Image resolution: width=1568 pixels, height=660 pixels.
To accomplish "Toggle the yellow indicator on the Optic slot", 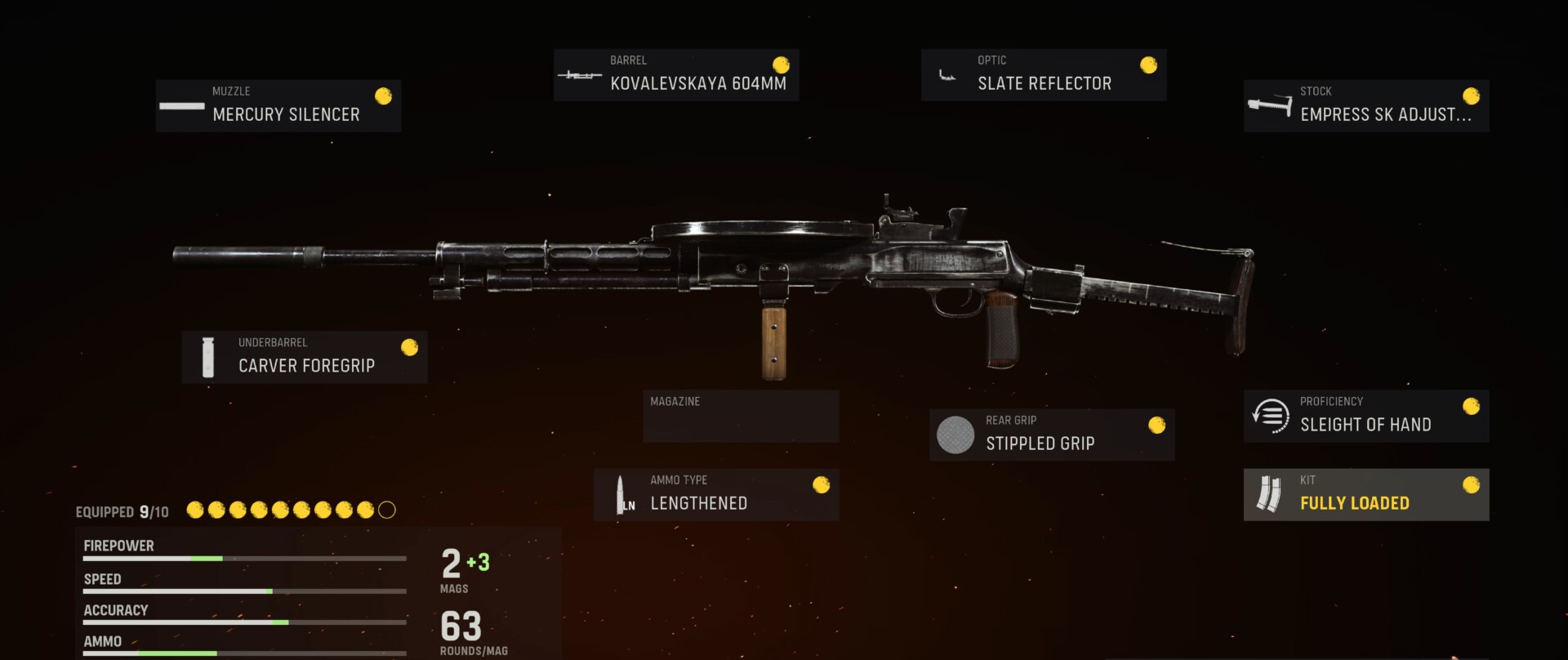I will 1148,64.
